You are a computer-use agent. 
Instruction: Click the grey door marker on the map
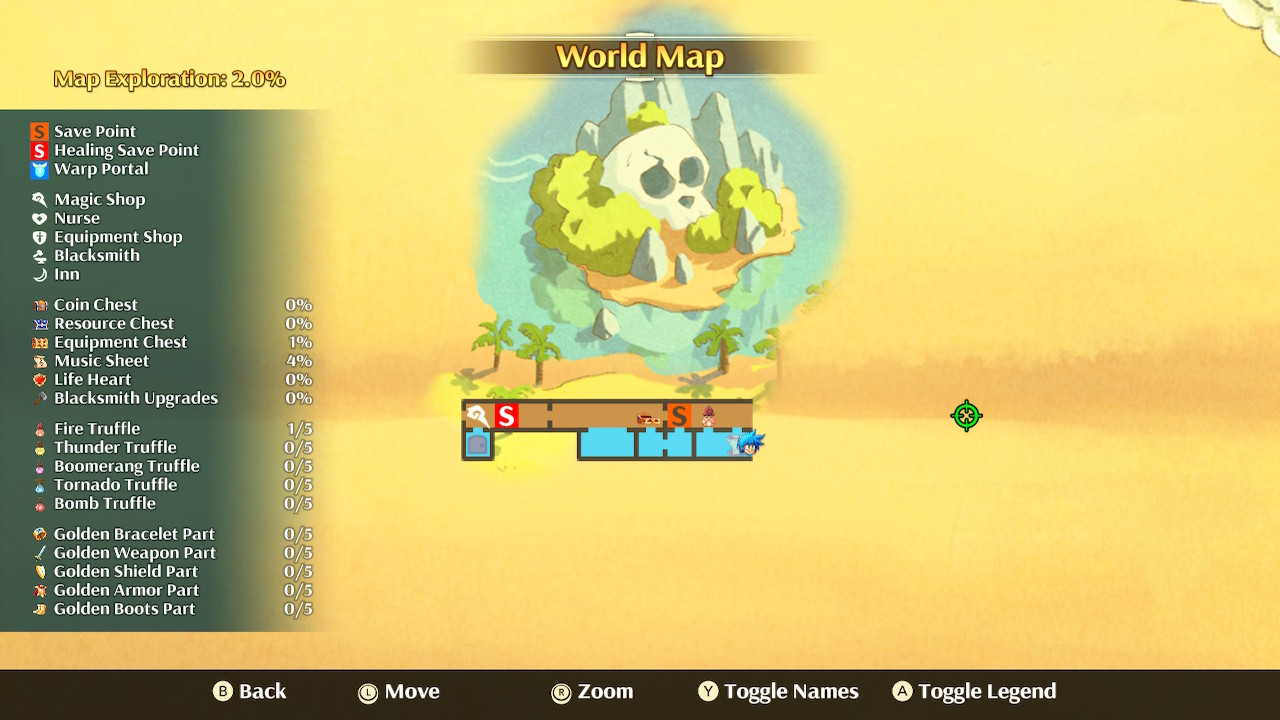point(478,444)
